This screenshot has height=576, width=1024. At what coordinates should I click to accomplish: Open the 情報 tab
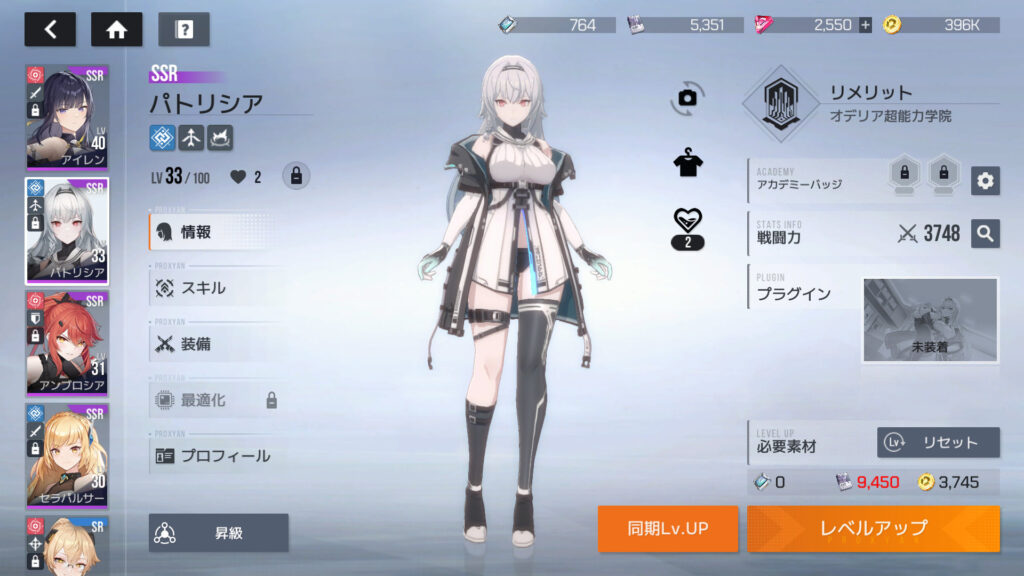tap(215, 232)
